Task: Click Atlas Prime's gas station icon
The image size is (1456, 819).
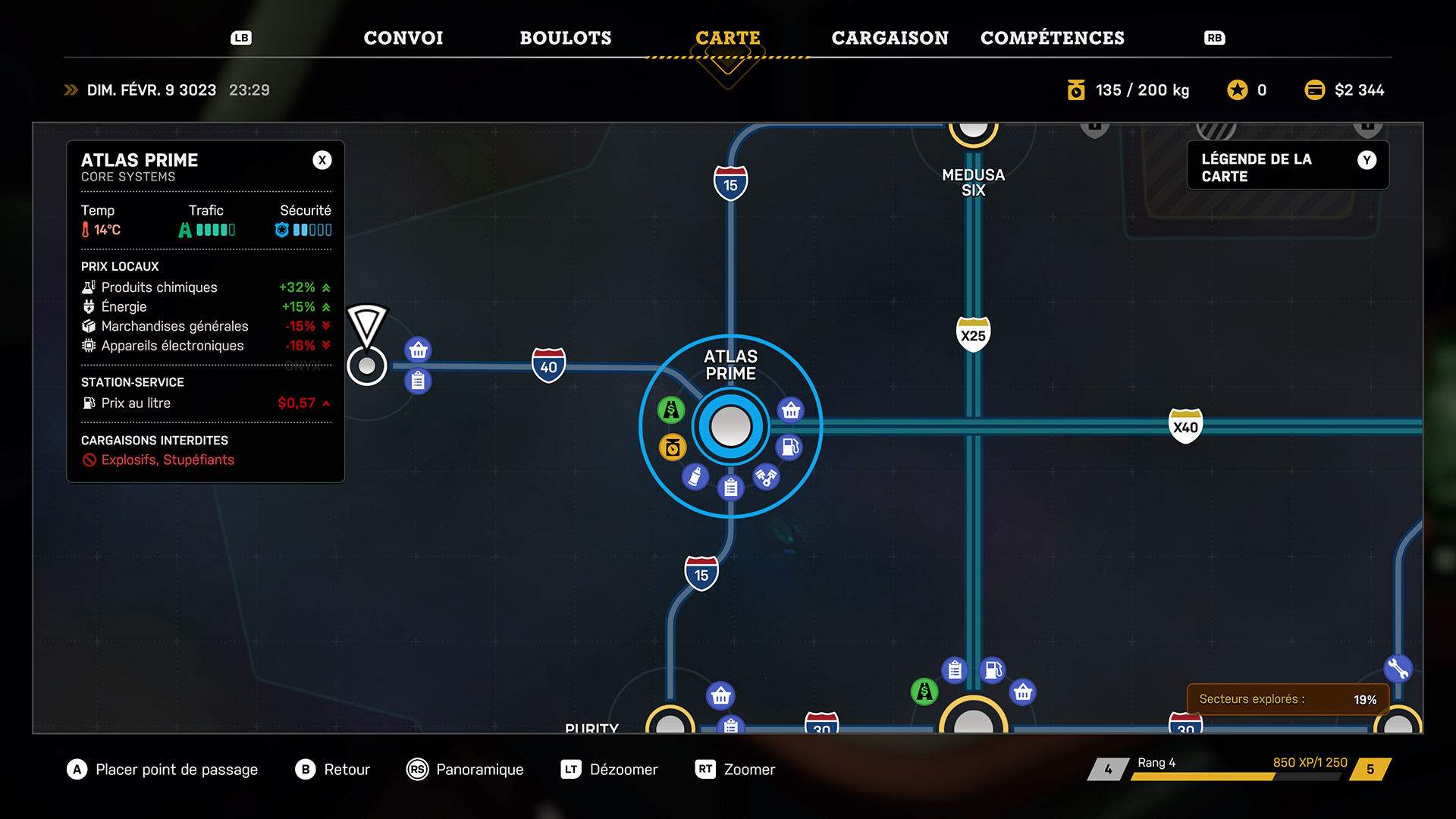Action: (x=789, y=447)
